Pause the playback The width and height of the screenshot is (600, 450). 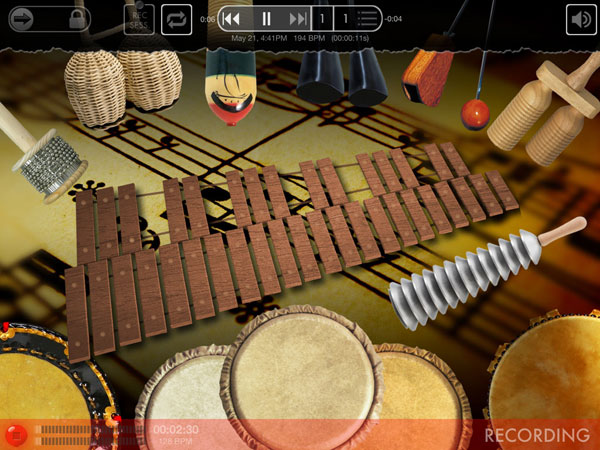[266, 18]
